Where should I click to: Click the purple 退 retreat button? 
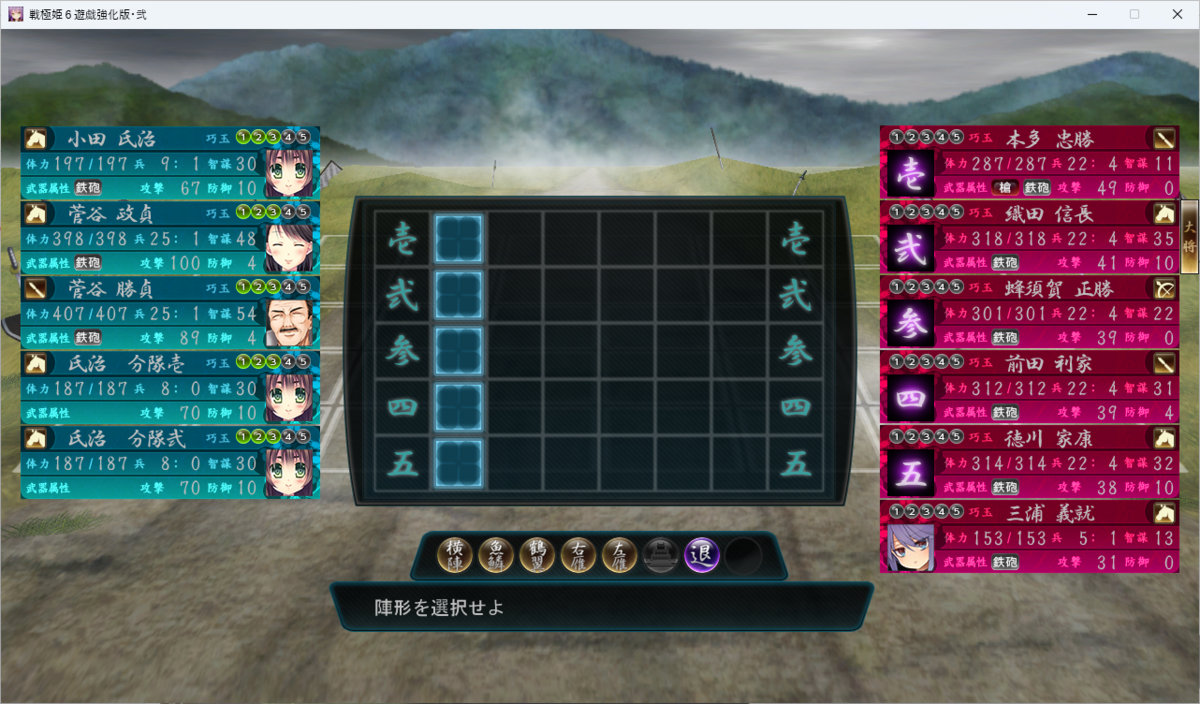tap(702, 555)
